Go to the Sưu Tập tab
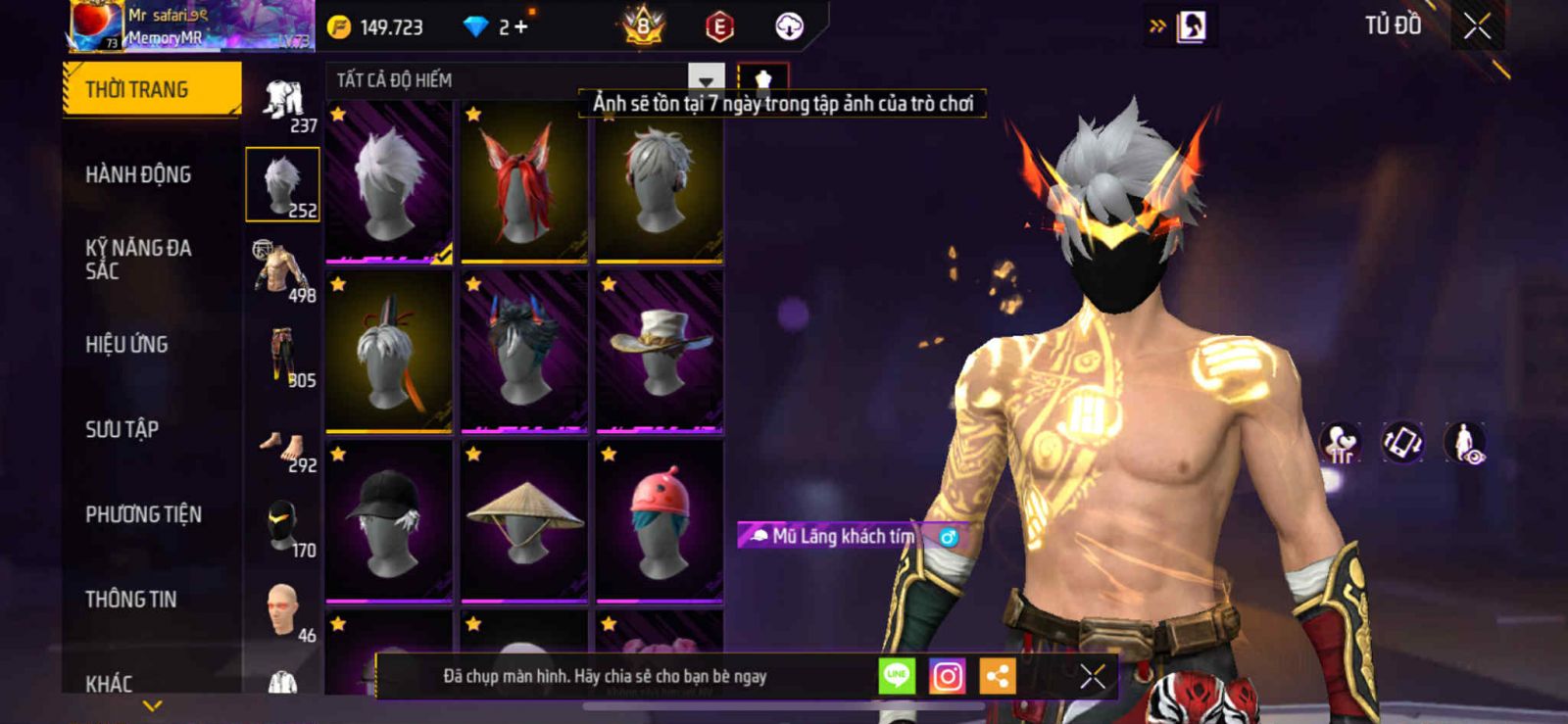 [x=122, y=429]
